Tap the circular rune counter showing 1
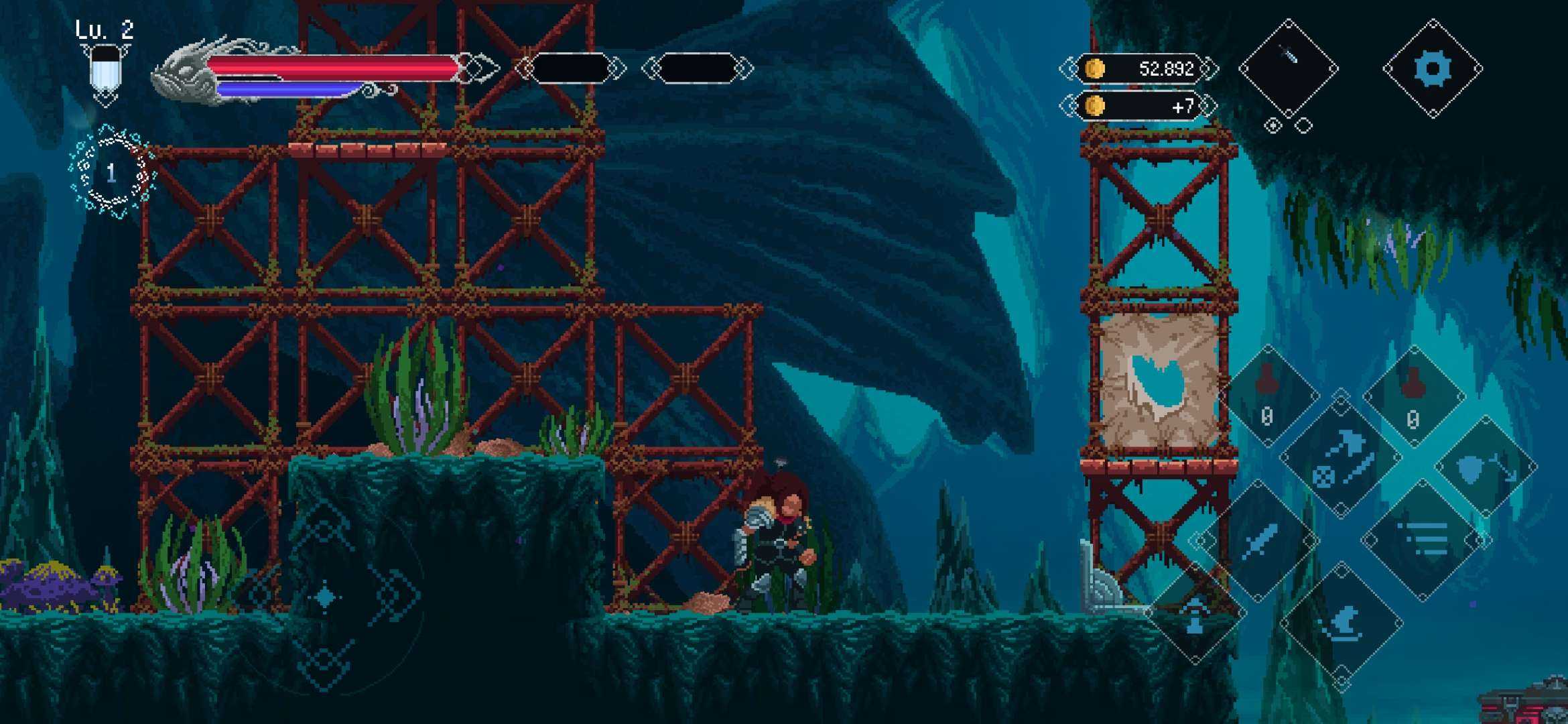 (x=112, y=172)
